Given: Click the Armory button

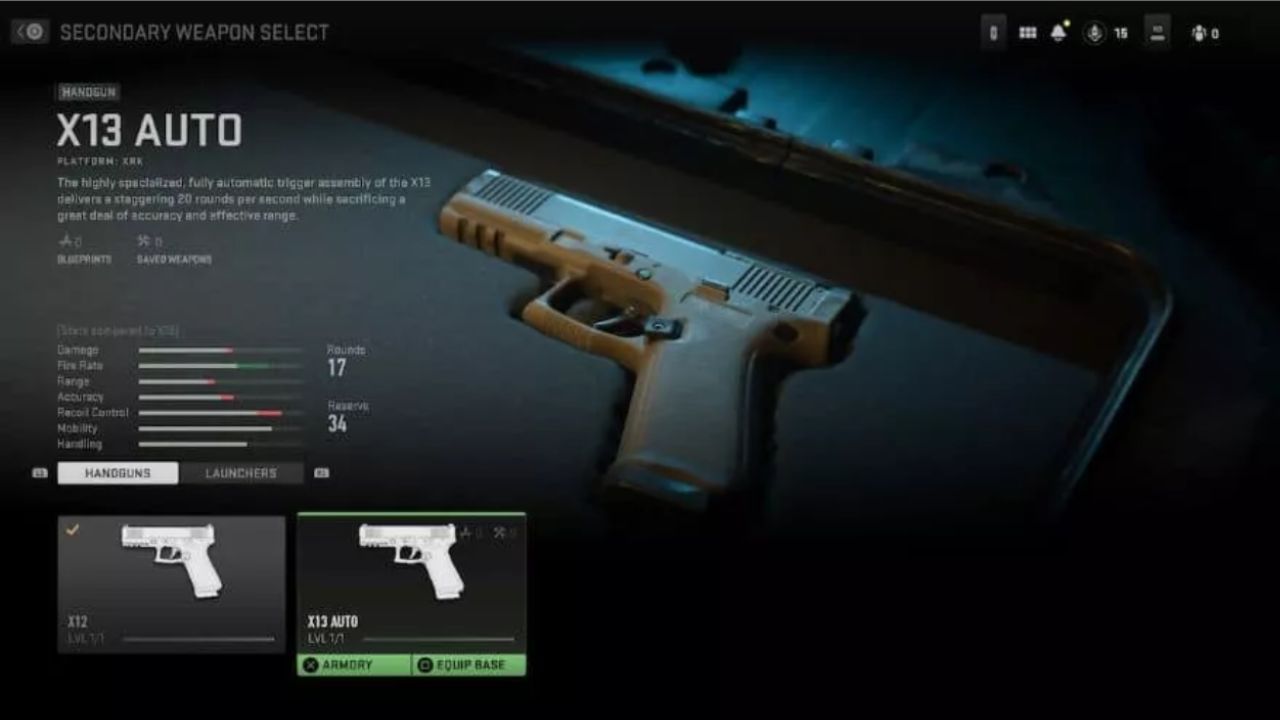Looking at the screenshot, I should (355, 662).
